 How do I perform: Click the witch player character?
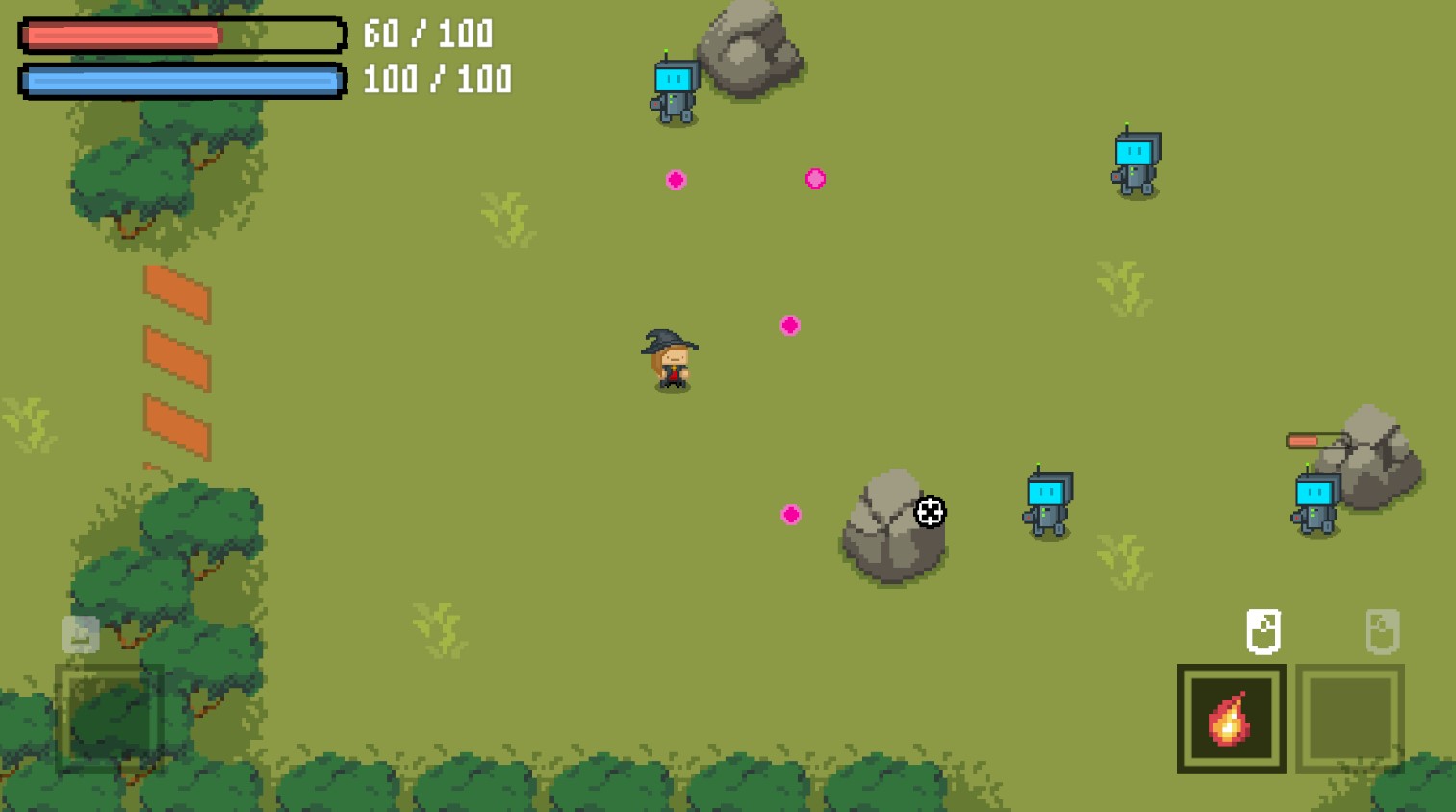[x=673, y=364]
